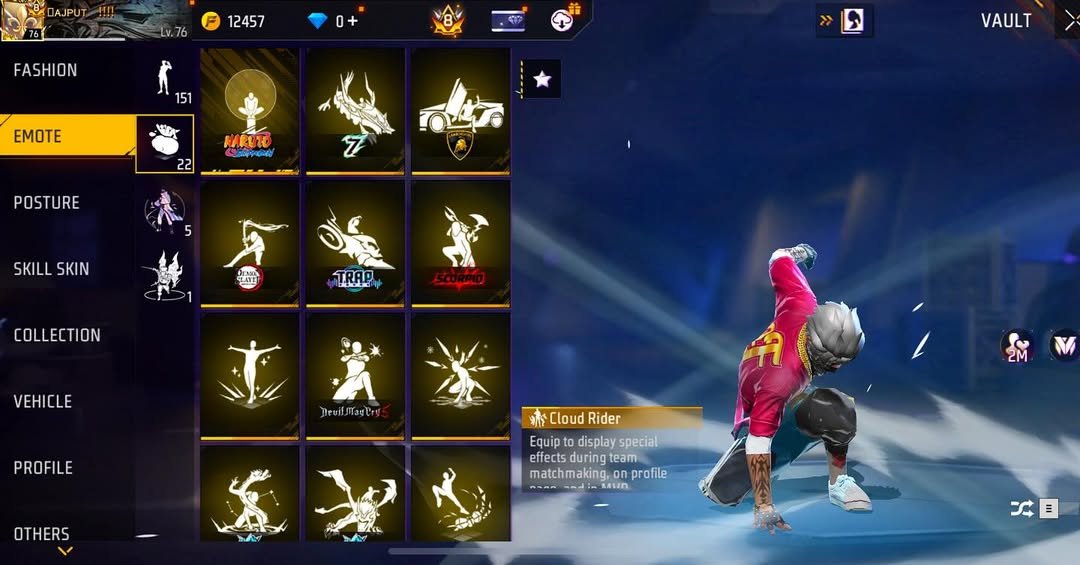Pick the Trap emote tile
Screen dimensions: 1080x565
355,243
